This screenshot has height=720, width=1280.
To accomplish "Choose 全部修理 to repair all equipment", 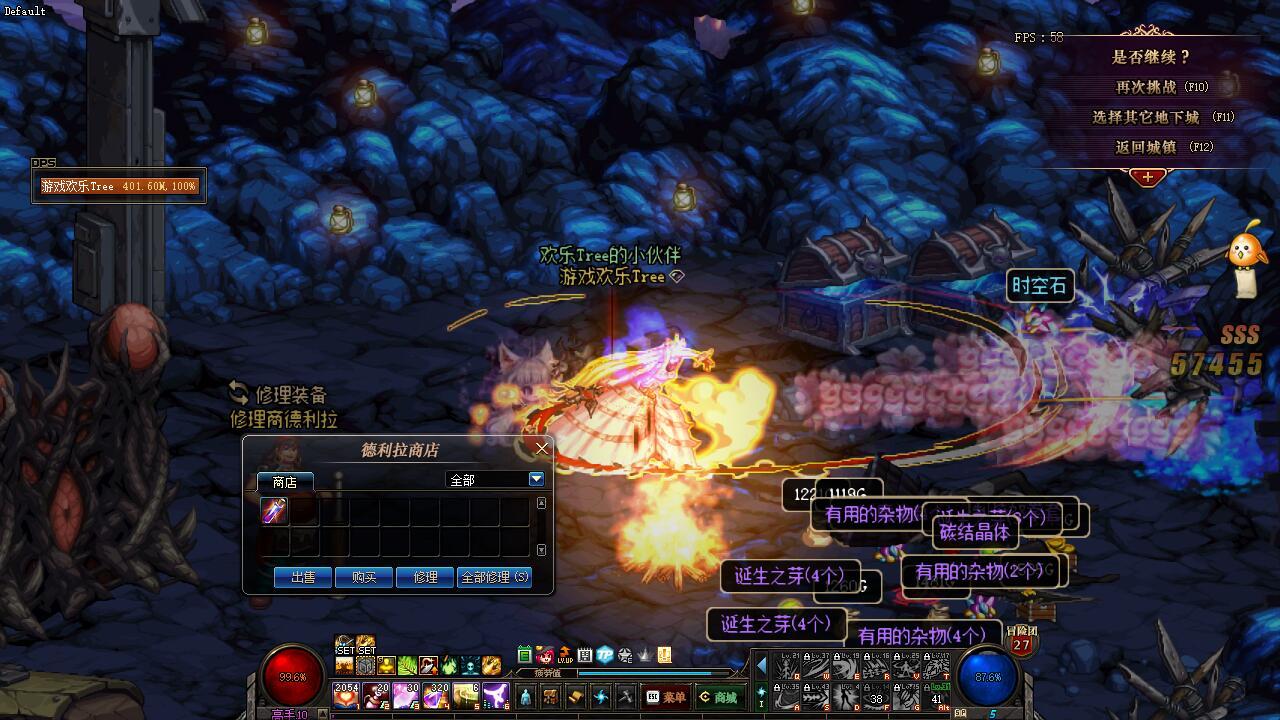I will (494, 577).
